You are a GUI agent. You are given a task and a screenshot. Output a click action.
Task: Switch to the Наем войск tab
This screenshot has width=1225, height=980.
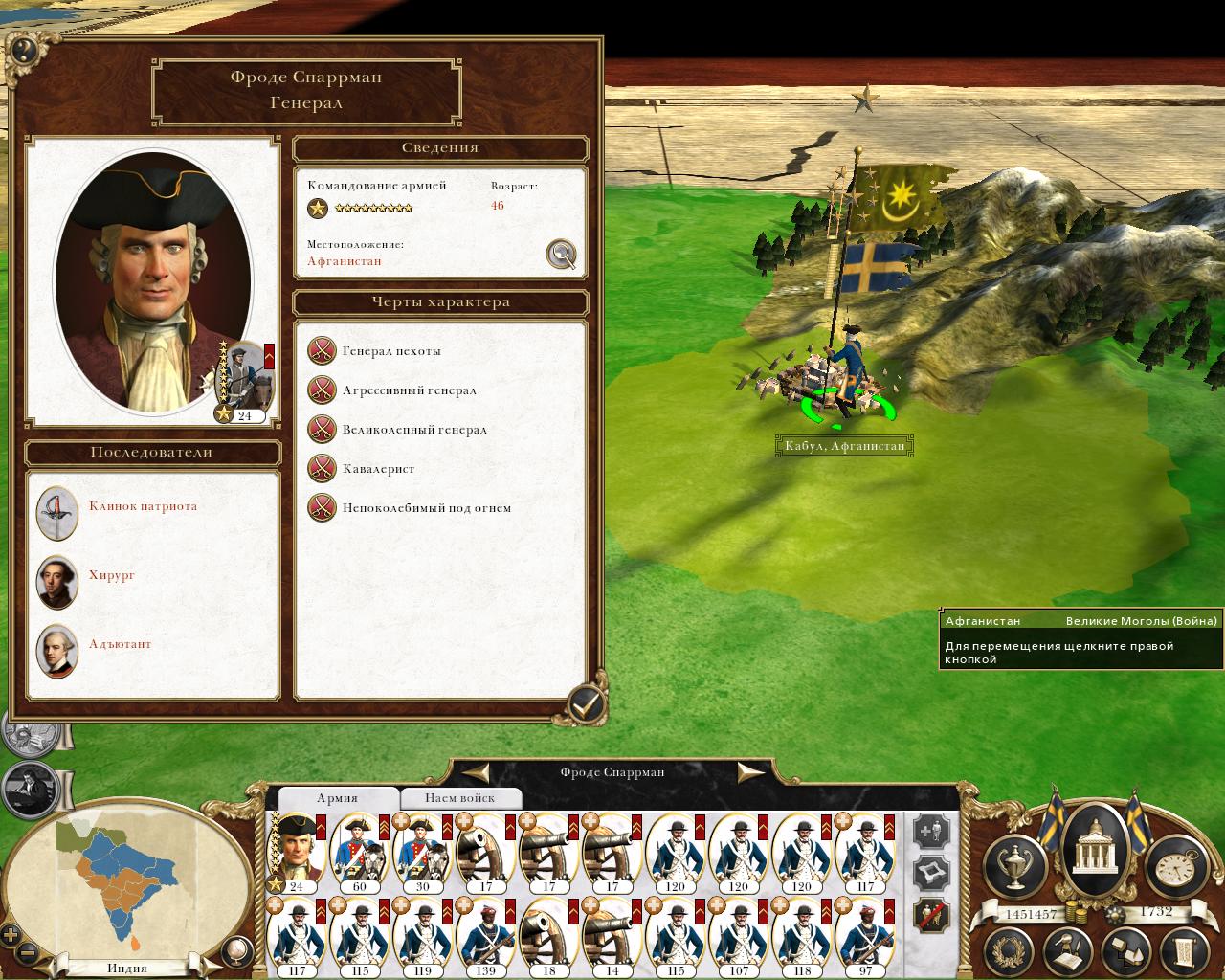point(460,798)
